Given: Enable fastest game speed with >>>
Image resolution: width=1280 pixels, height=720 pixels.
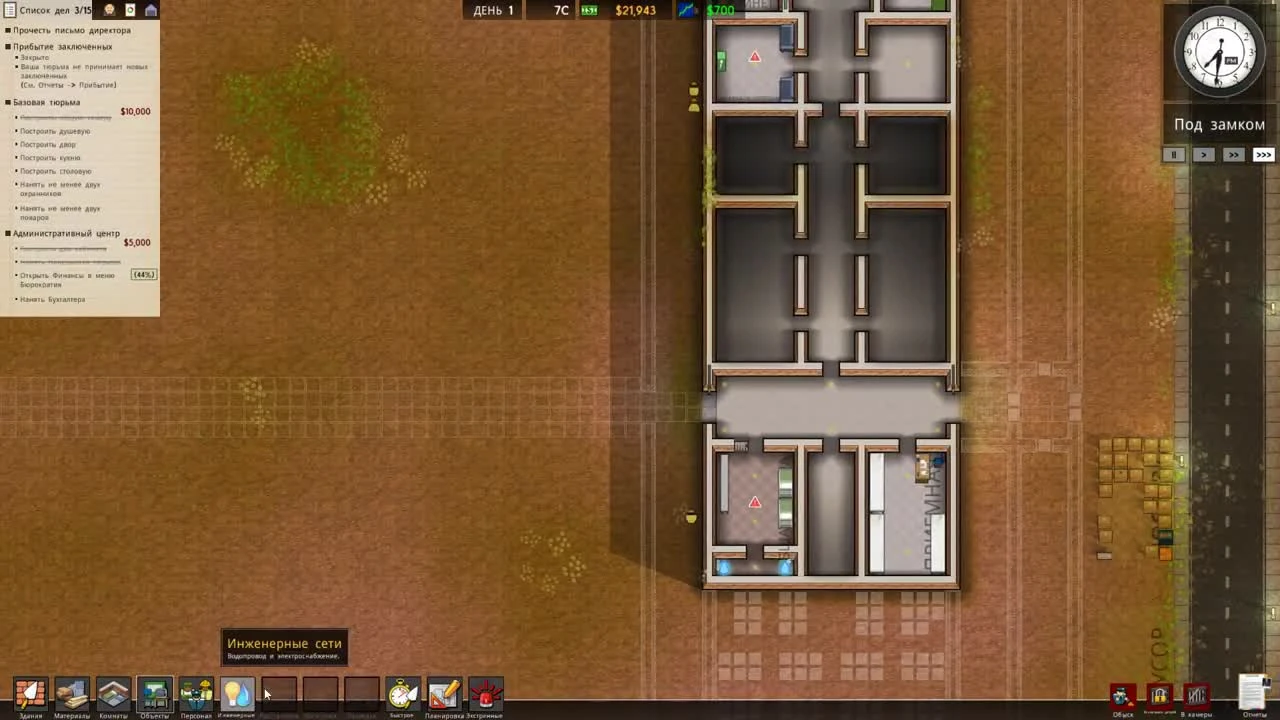Looking at the screenshot, I should tap(1263, 154).
